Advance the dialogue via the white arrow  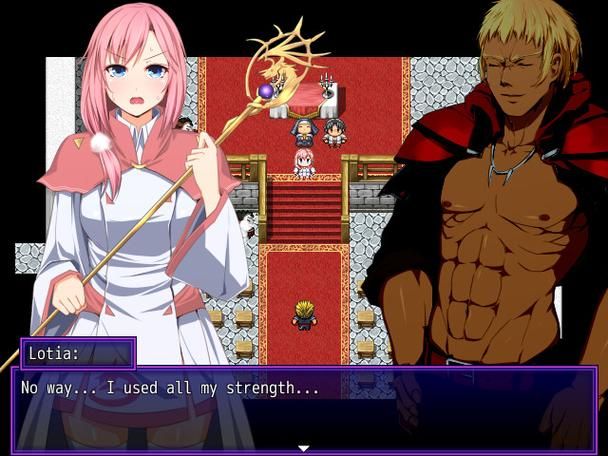point(304,448)
